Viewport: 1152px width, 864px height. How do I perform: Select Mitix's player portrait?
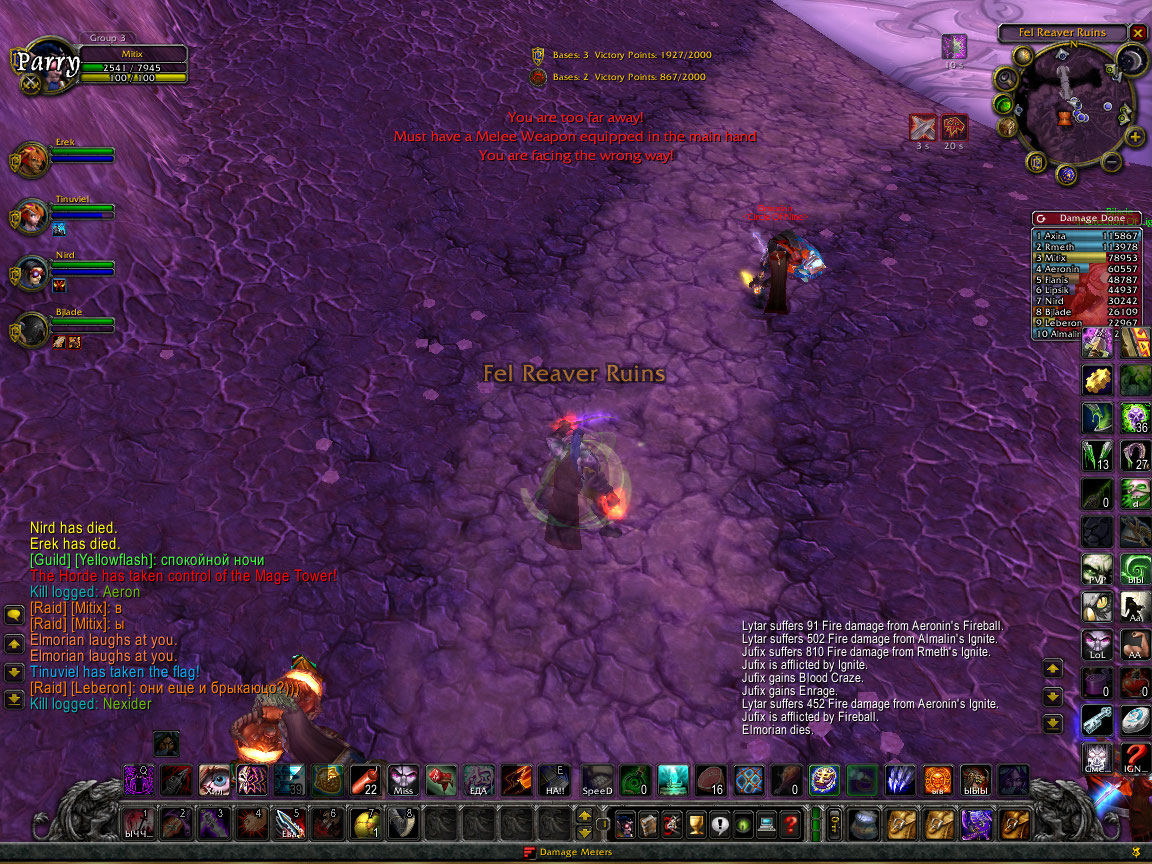coord(45,65)
